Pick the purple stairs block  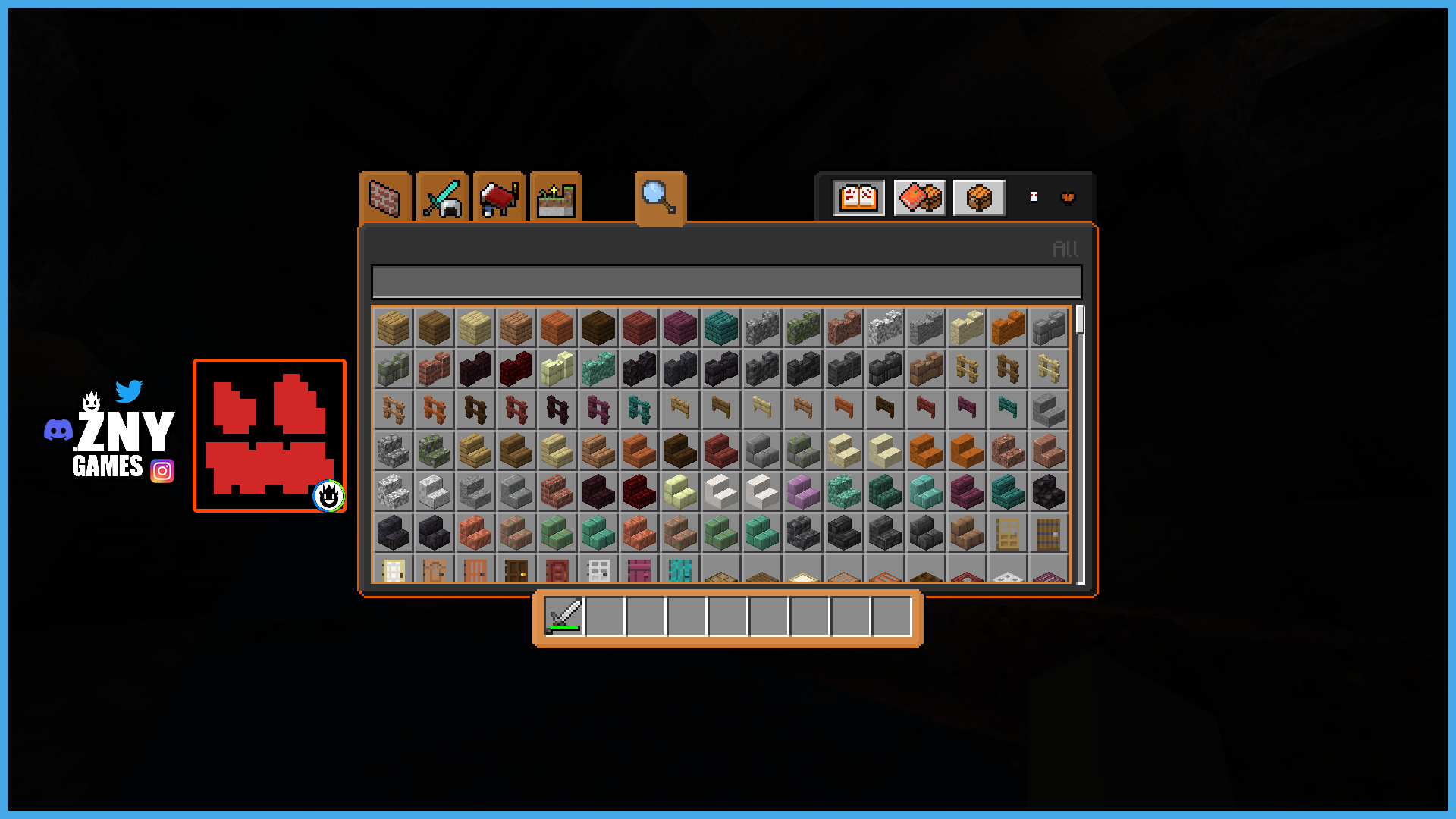pyautogui.click(x=802, y=492)
